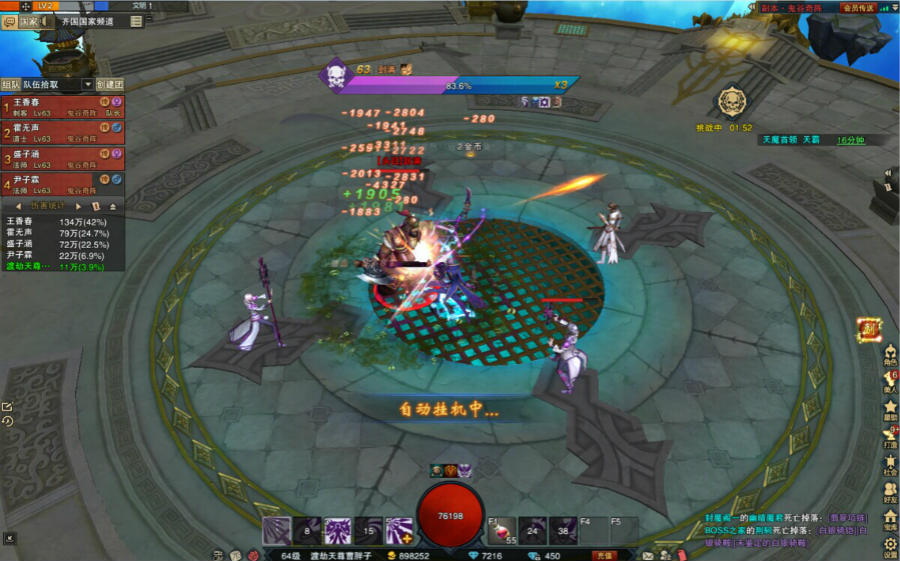Screen dimensions: 900x561
Task: Activate the skill with the gold plus sign
Action: pos(399,531)
